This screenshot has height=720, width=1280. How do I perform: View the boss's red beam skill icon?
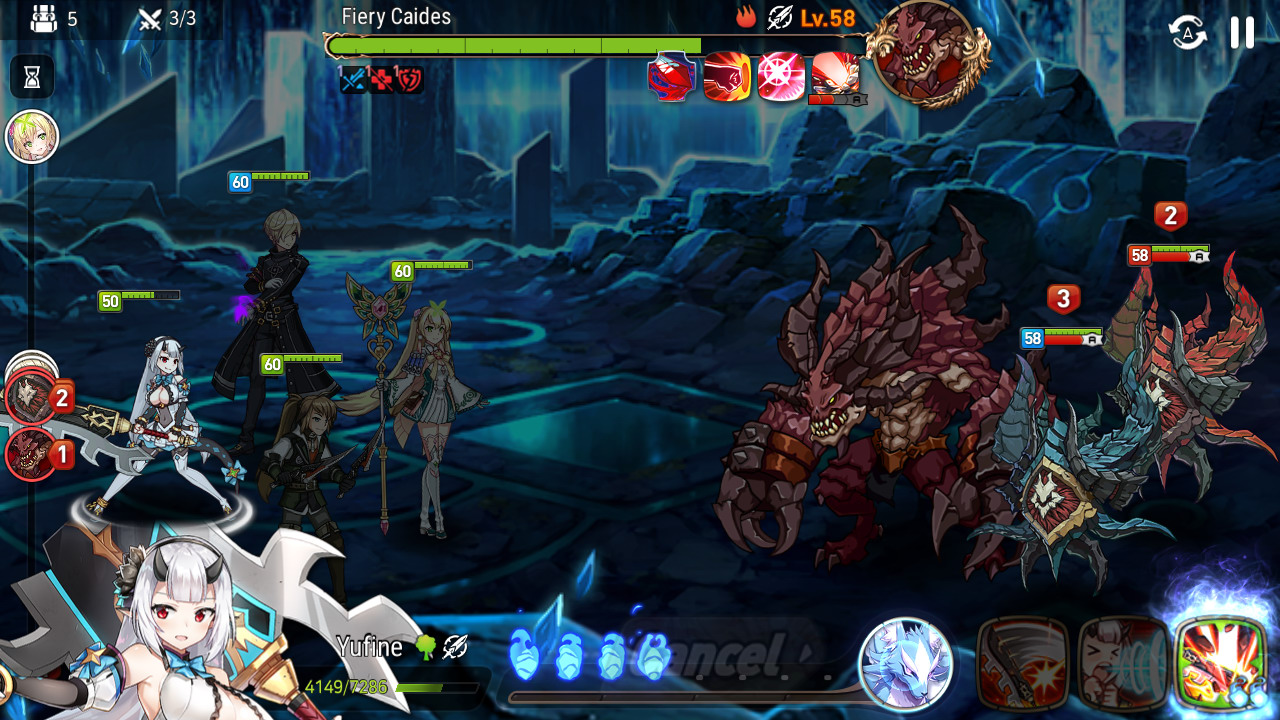coord(835,73)
